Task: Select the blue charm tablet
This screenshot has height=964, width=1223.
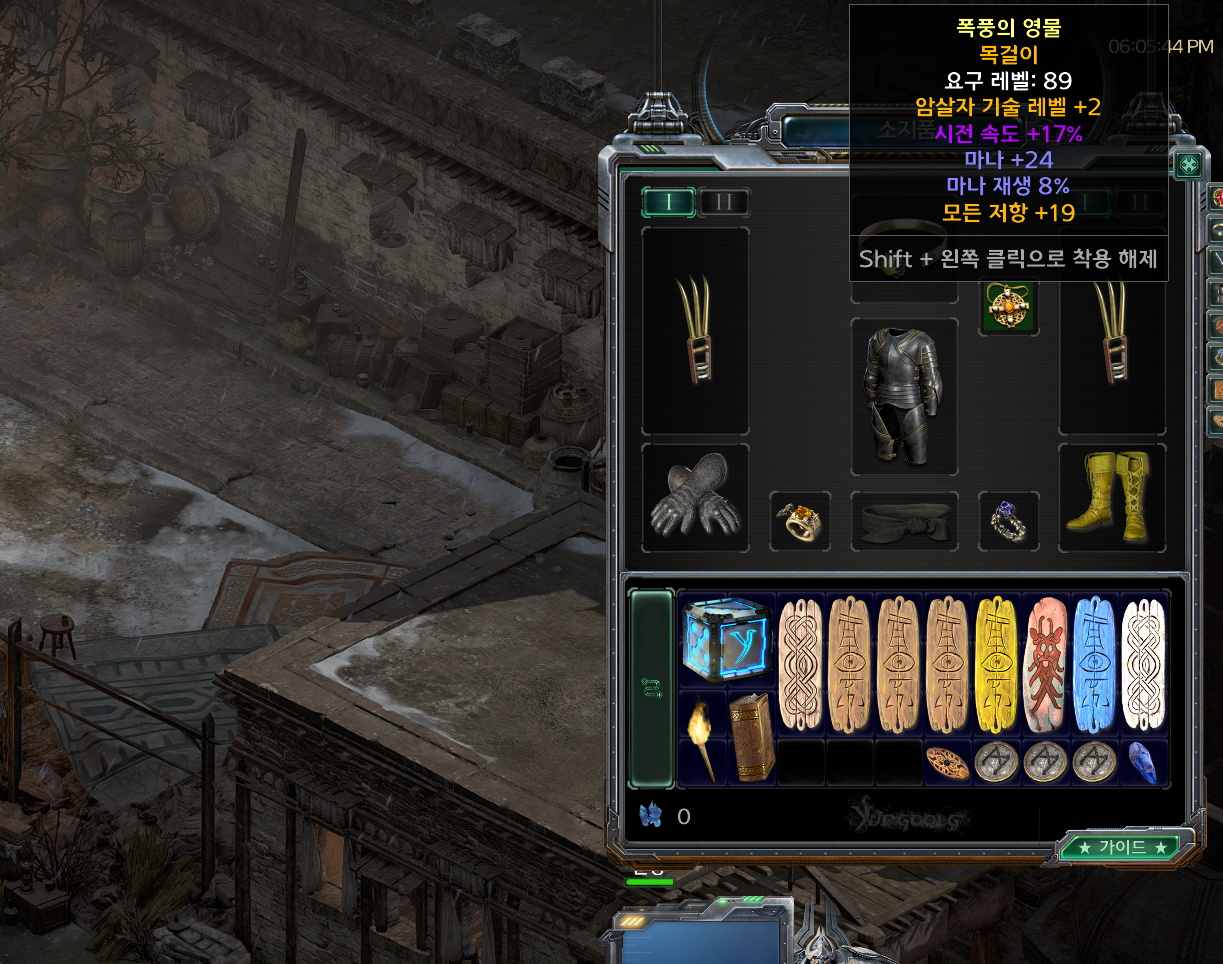Action: pos(1094,663)
